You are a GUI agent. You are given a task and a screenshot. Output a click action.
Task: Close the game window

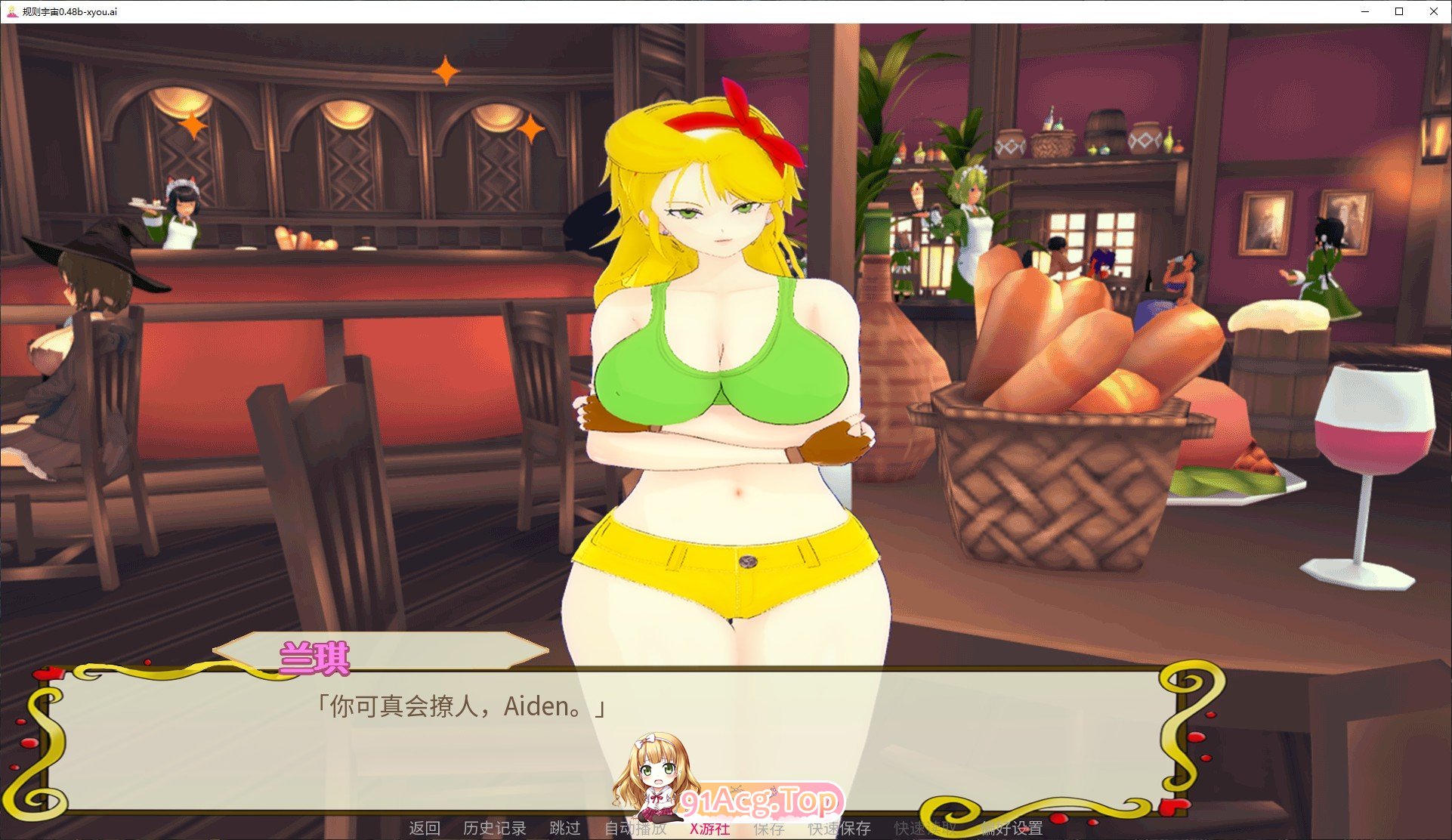[1433, 11]
